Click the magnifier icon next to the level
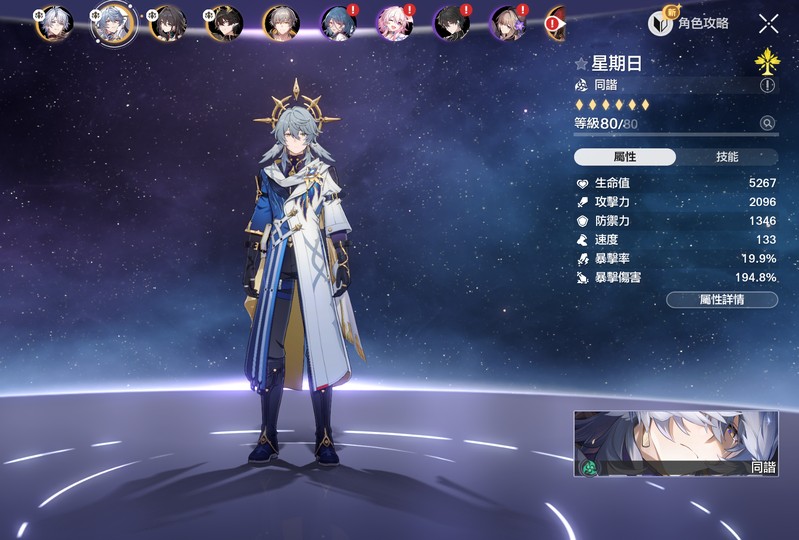 (767, 123)
